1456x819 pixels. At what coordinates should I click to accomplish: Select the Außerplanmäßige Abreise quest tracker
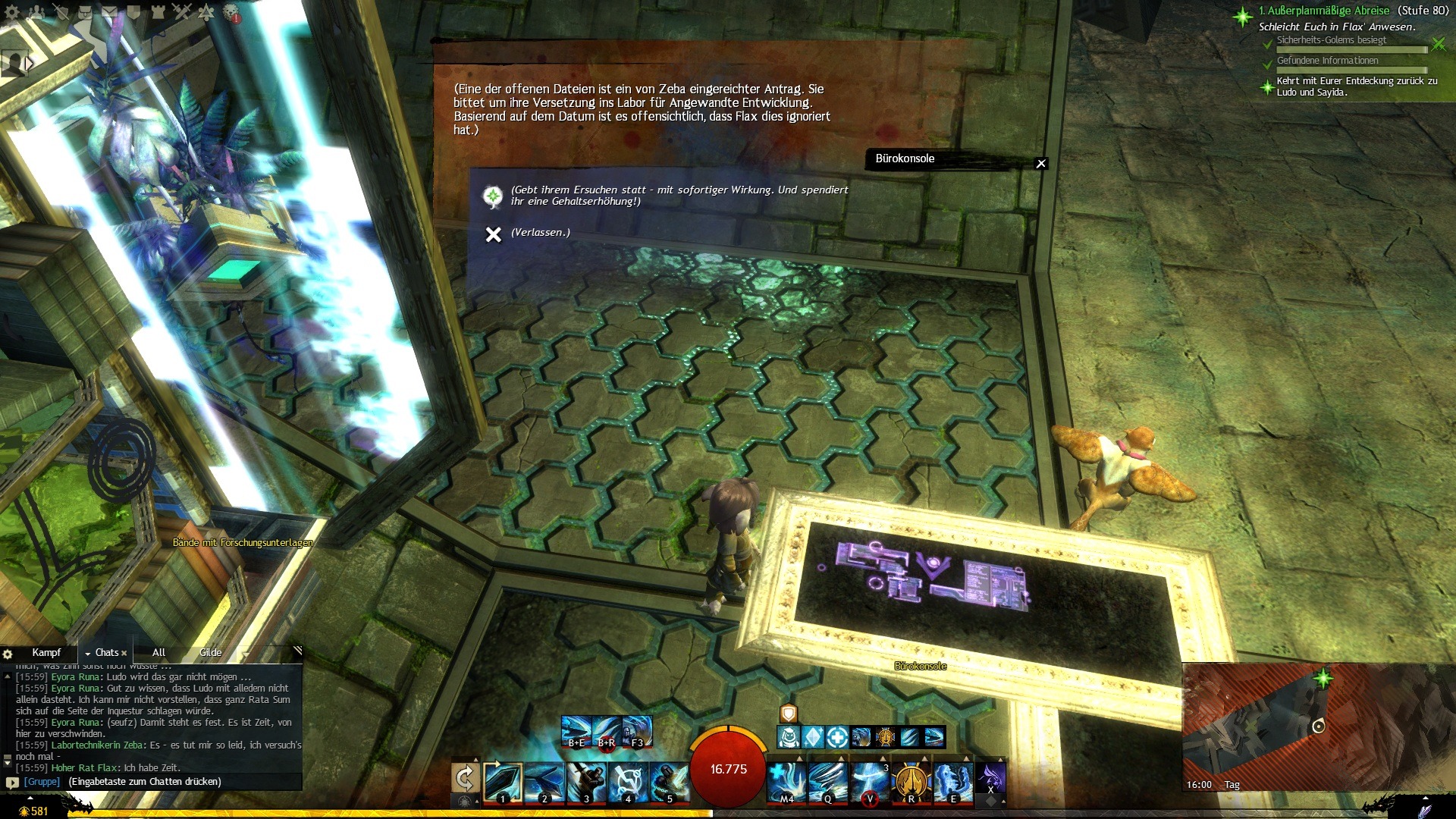pyautogui.click(x=1324, y=11)
